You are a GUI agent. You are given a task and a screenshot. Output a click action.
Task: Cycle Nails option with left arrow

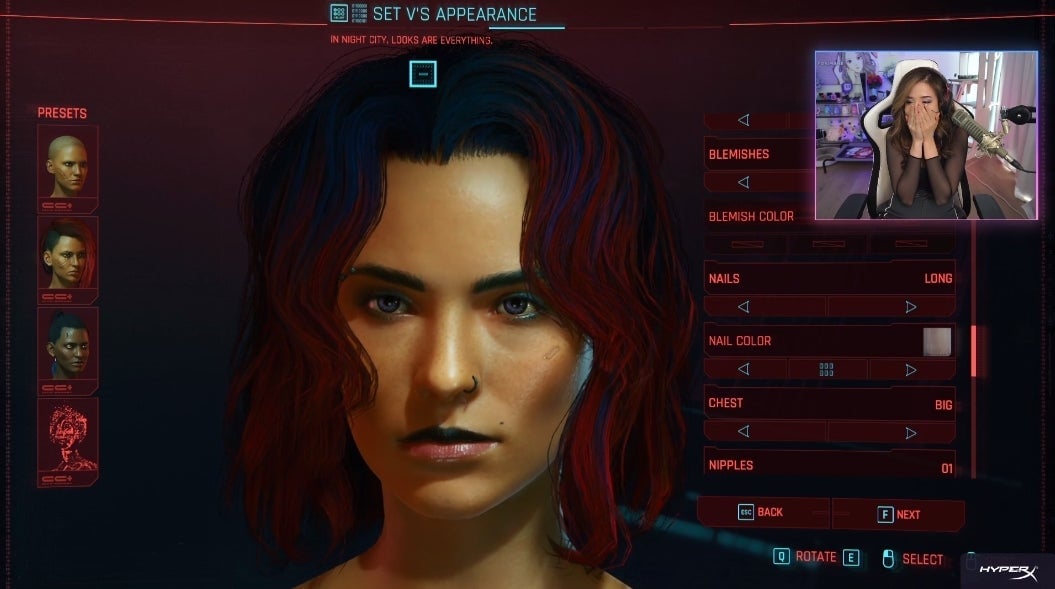point(743,307)
